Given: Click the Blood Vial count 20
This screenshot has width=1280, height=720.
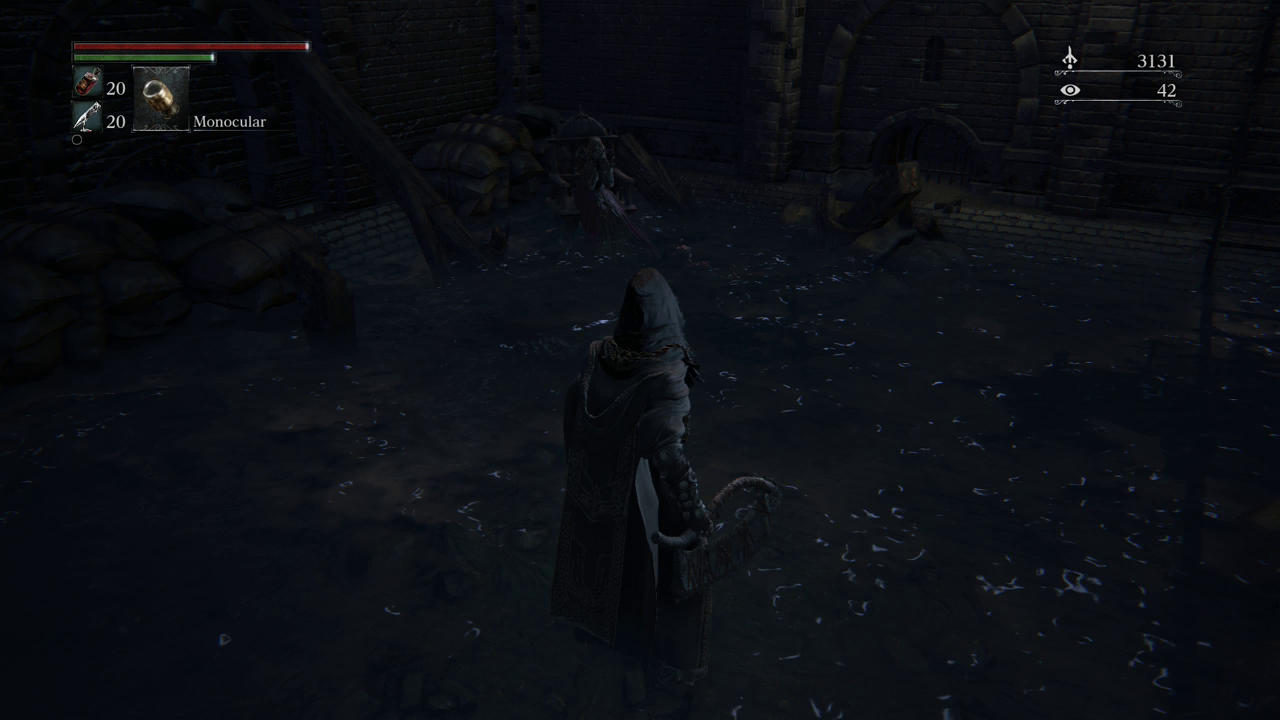Looking at the screenshot, I should pyautogui.click(x=116, y=89).
